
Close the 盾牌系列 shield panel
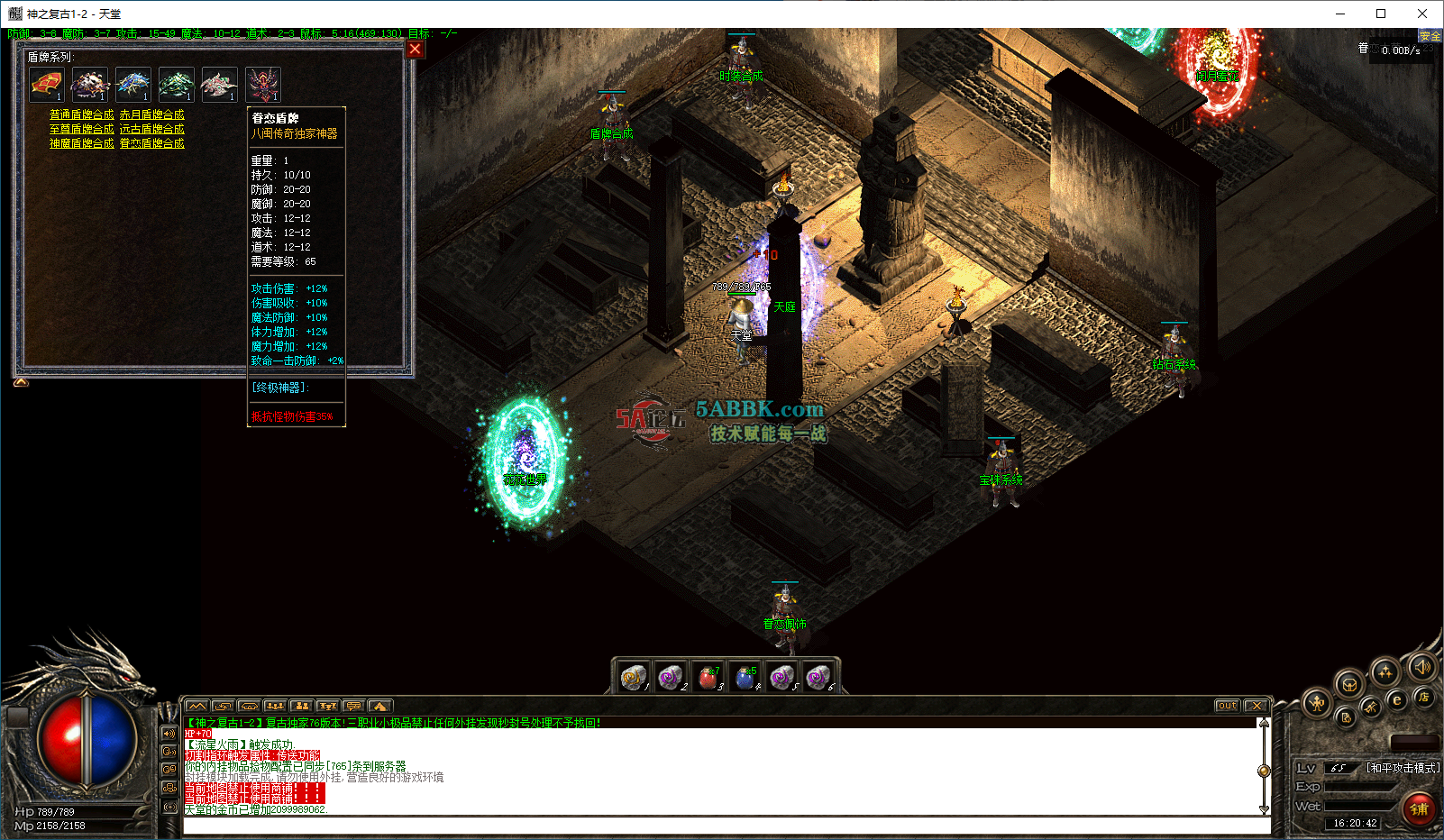[415, 49]
